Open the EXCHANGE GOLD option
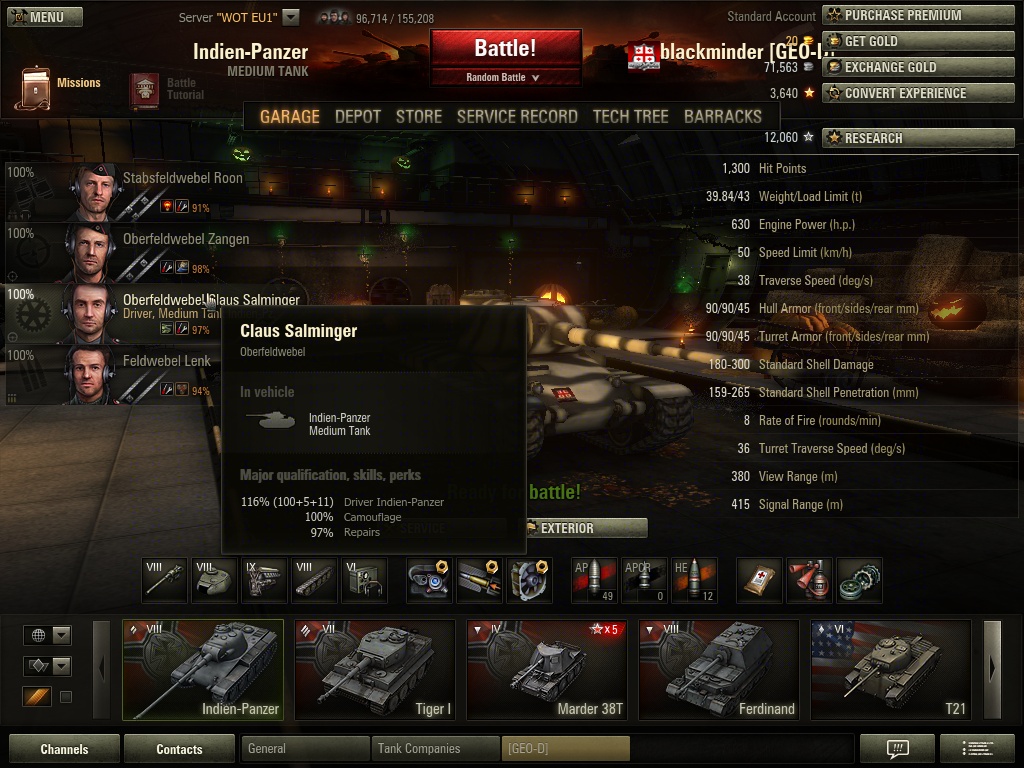1024x768 pixels. coord(917,67)
